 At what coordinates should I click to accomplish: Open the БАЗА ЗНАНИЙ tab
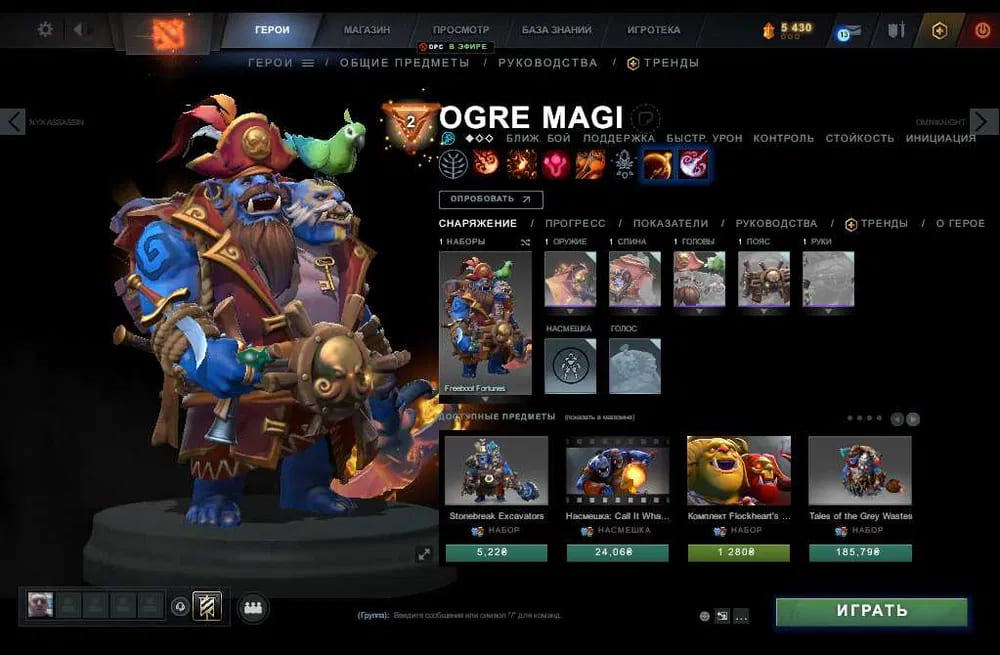[556, 30]
